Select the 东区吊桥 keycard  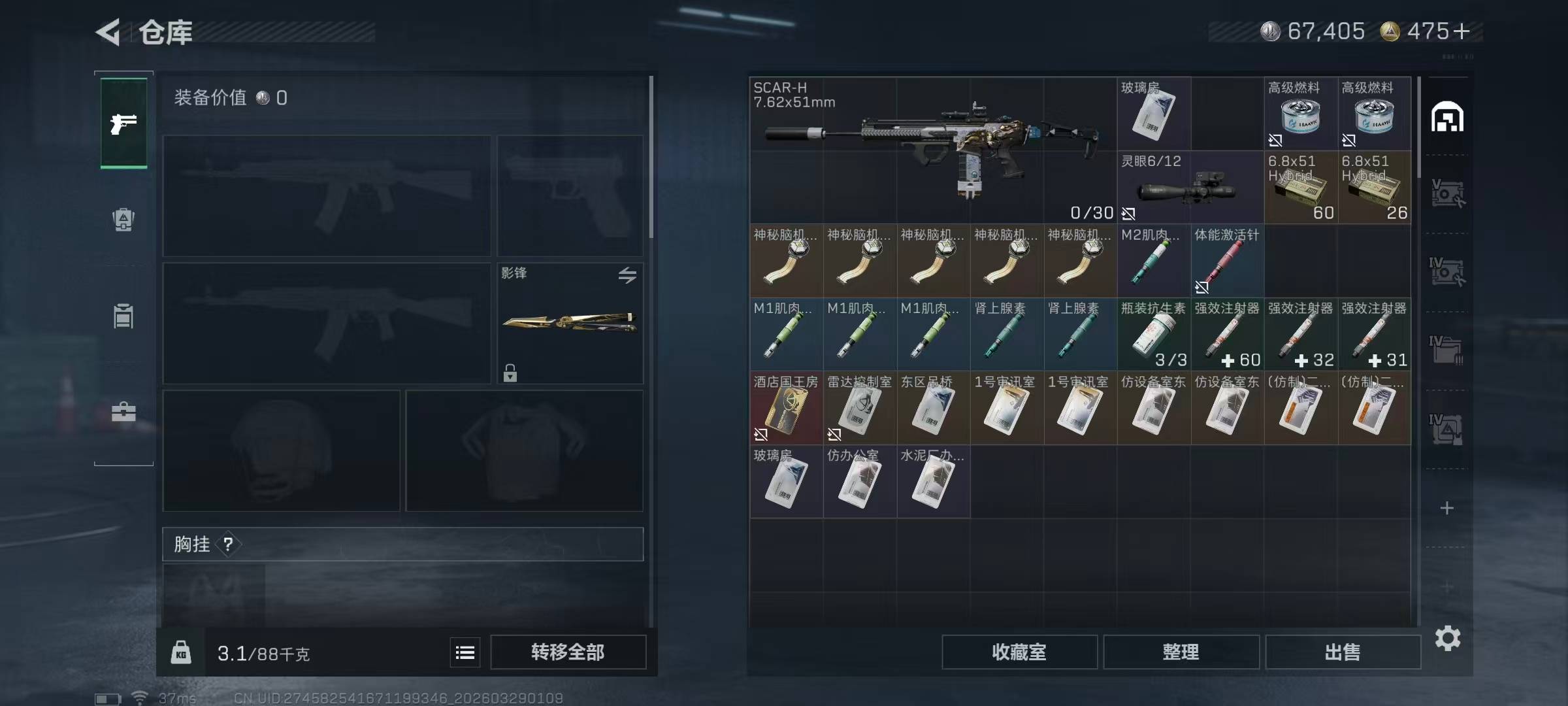[x=933, y=409]
